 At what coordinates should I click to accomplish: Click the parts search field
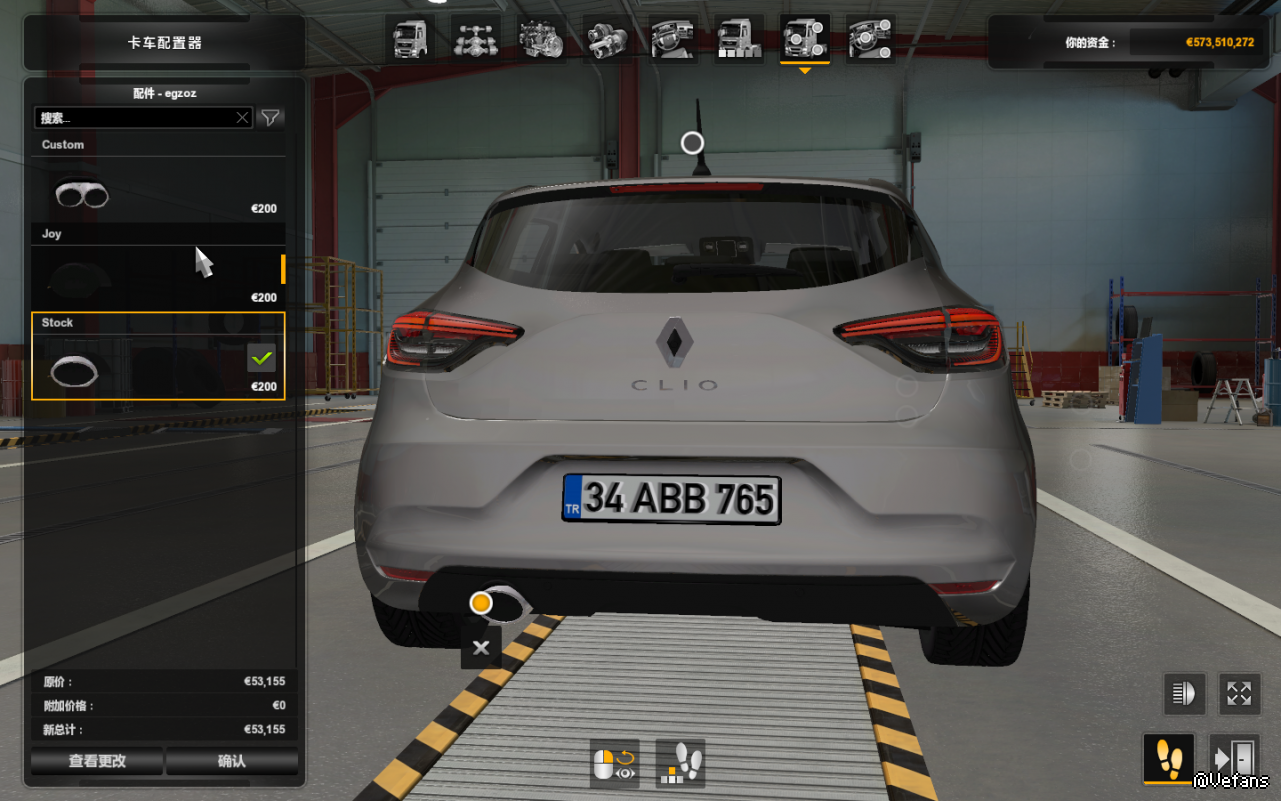pyautogui.click(x=135, y=118)
